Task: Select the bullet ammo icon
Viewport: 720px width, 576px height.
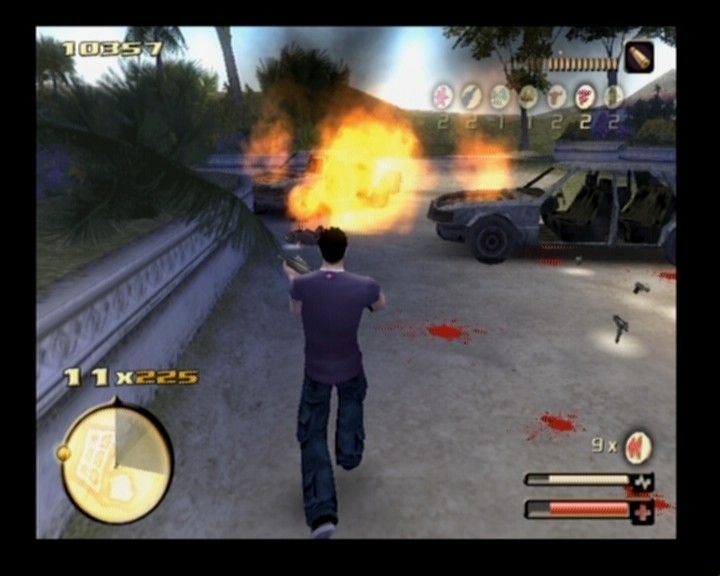Action: point(639,57)
